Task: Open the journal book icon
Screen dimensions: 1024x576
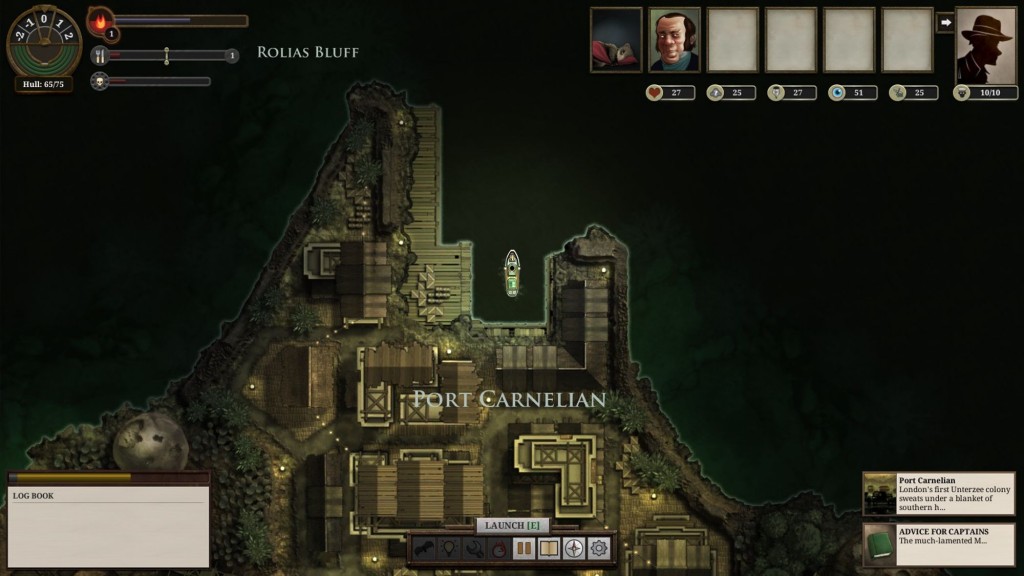Action: (x=548, y=548)
